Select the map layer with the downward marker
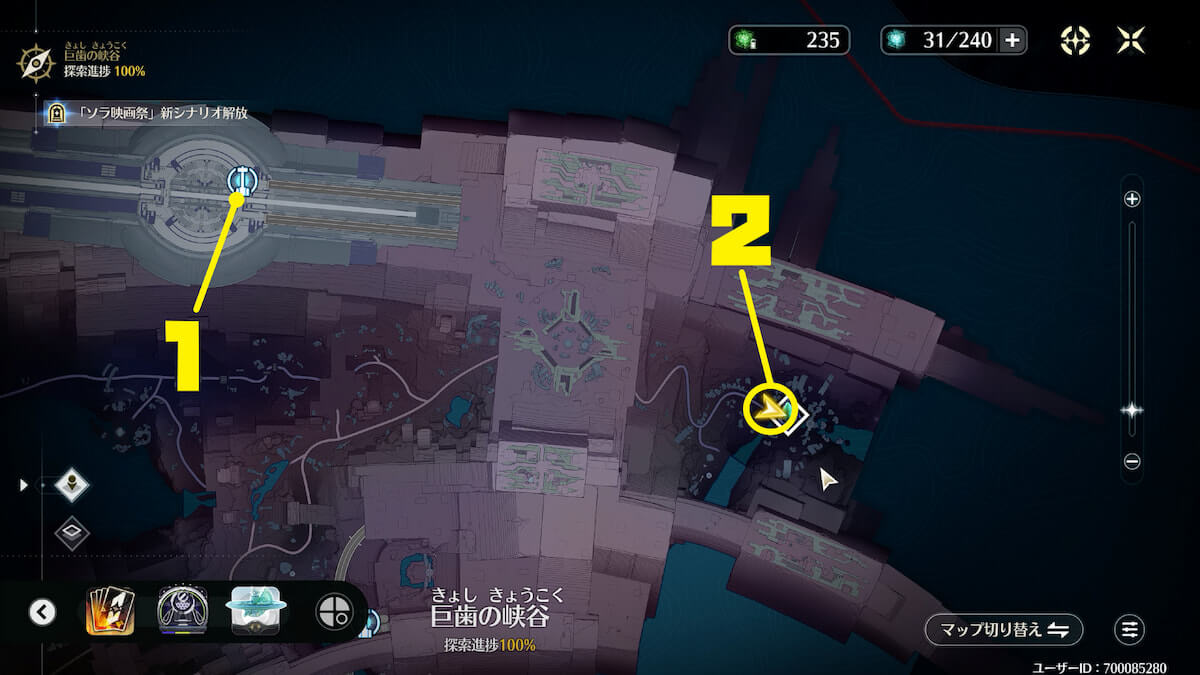Viewport: 1200px width, 675px height. pos(72,485)
